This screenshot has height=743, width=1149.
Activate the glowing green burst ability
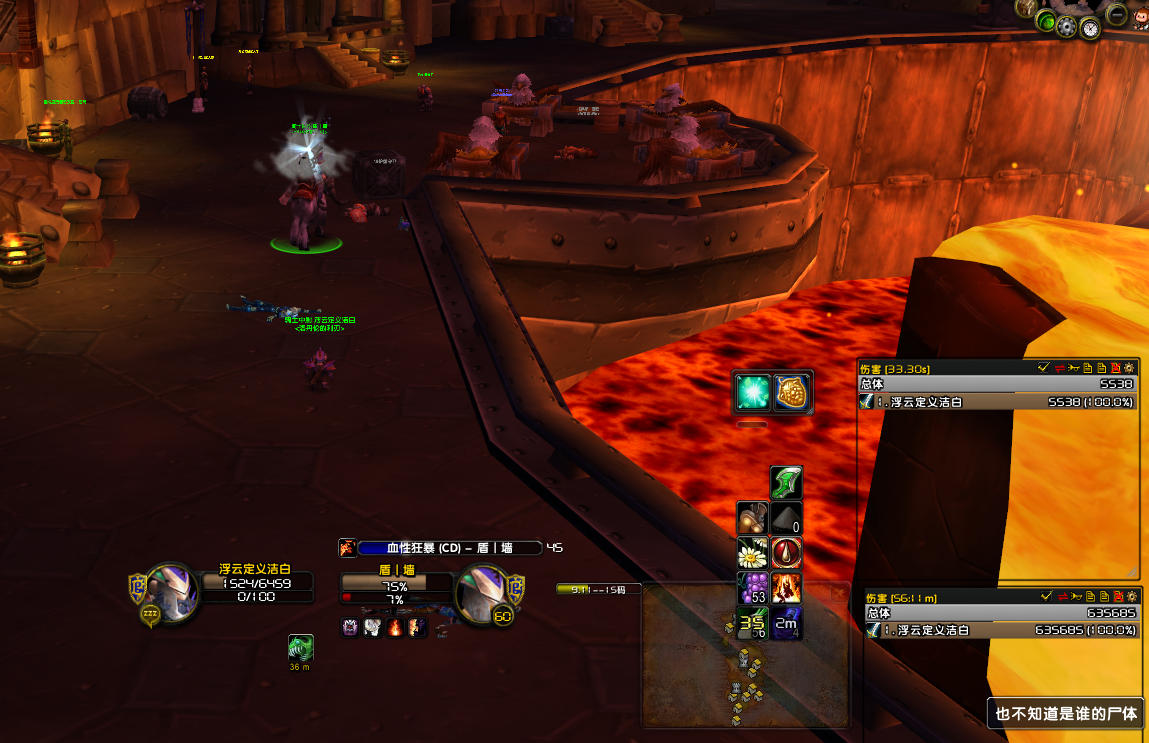(x=753, y=393)
